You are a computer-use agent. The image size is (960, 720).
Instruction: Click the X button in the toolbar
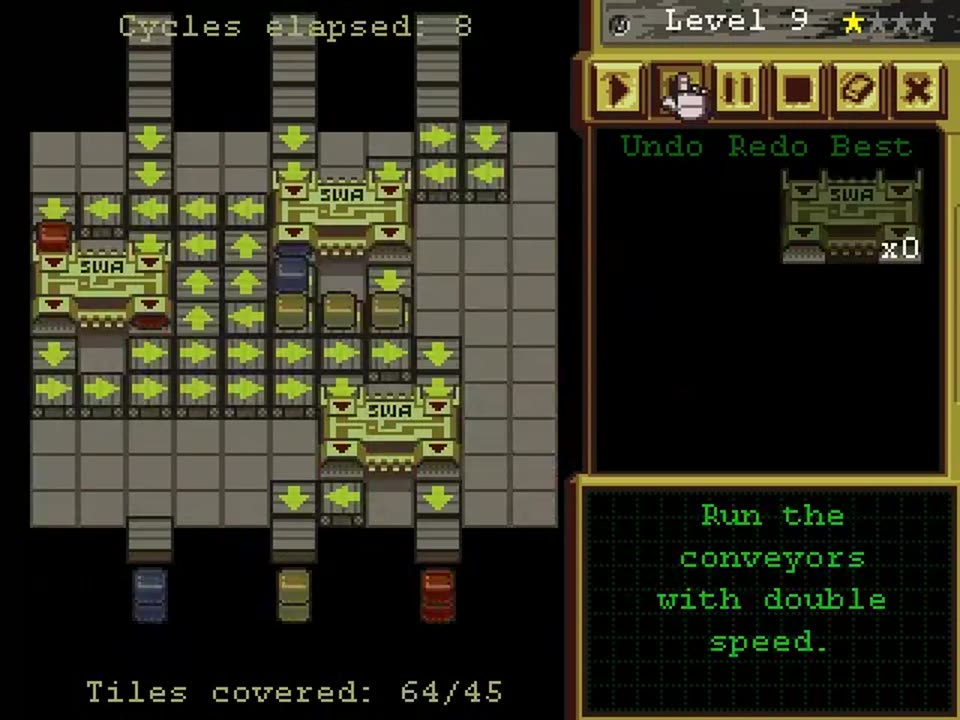(916, 90)
